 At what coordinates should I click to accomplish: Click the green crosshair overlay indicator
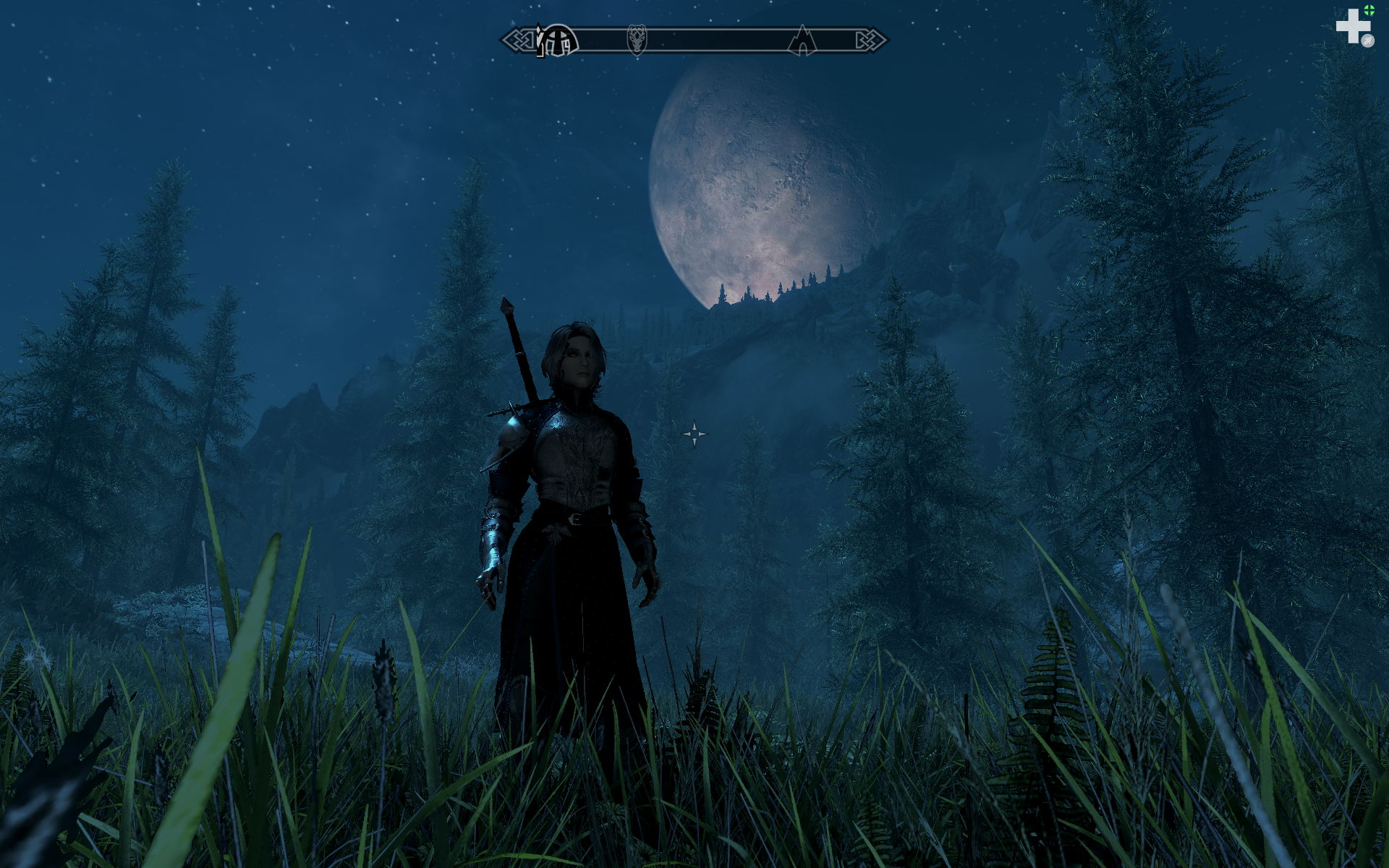[1369, 10]
